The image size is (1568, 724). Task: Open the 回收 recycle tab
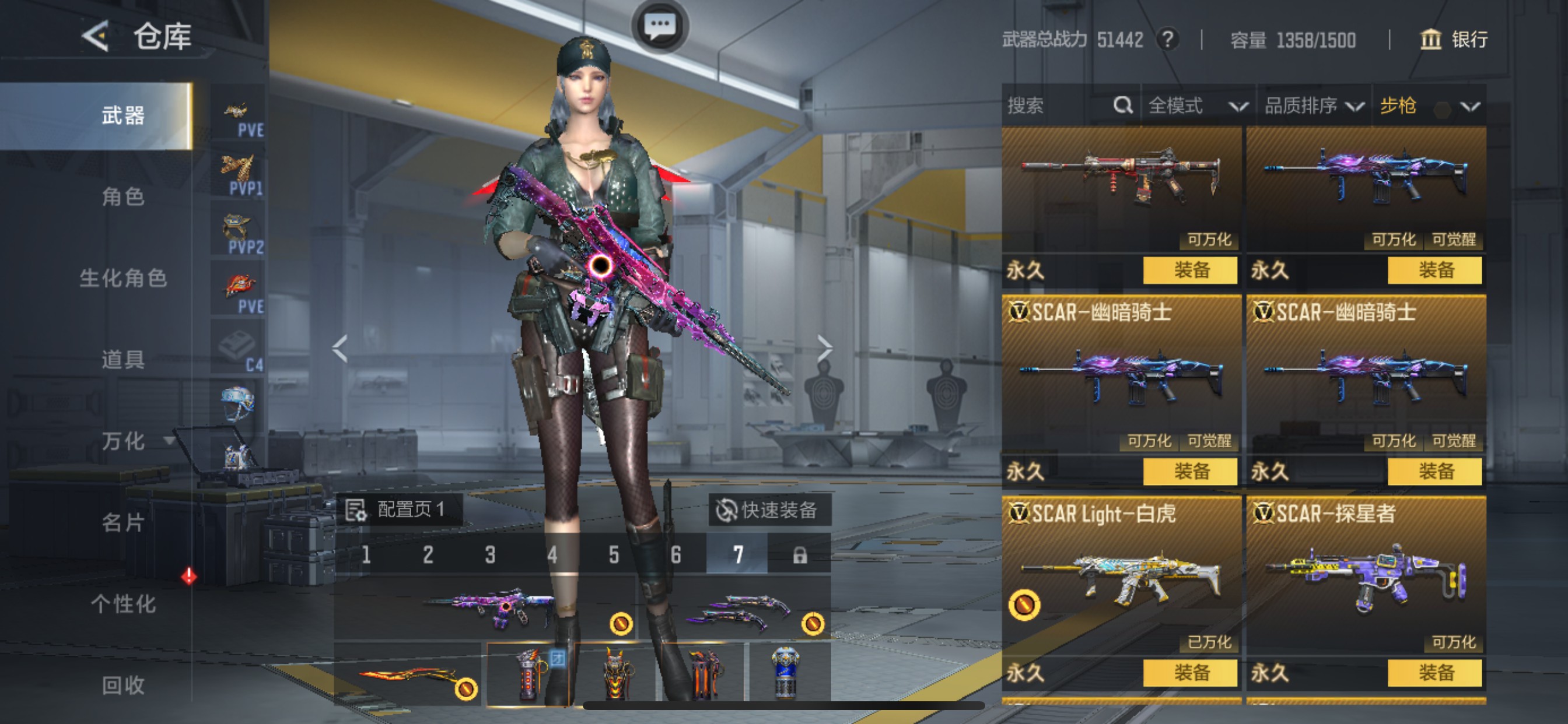pos(123,685)
